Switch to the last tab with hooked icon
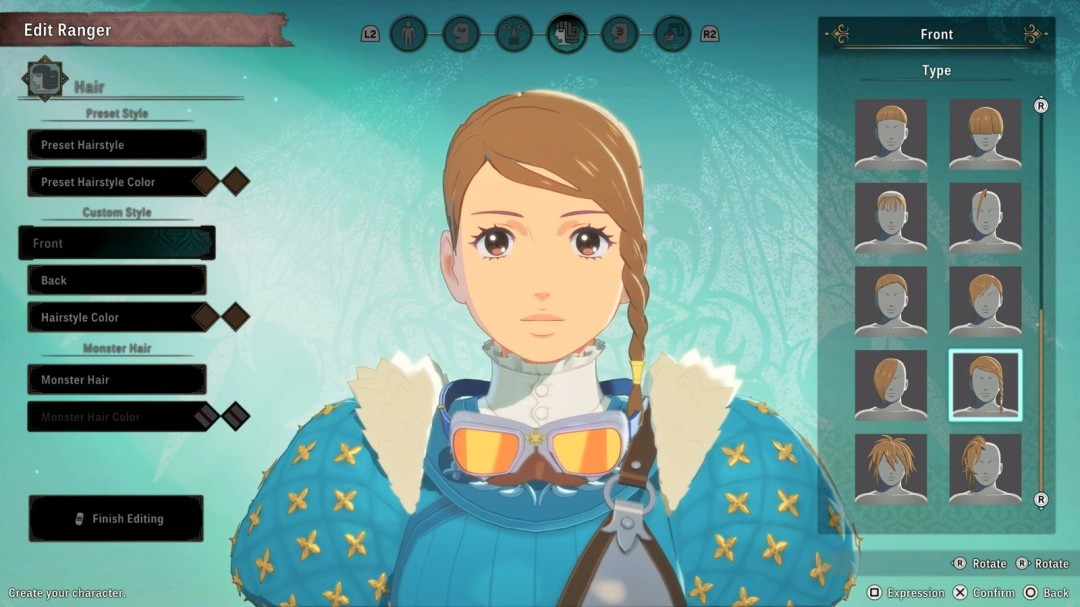The height and width of the screenshot is (607, 1080). (x=673, y=34)
